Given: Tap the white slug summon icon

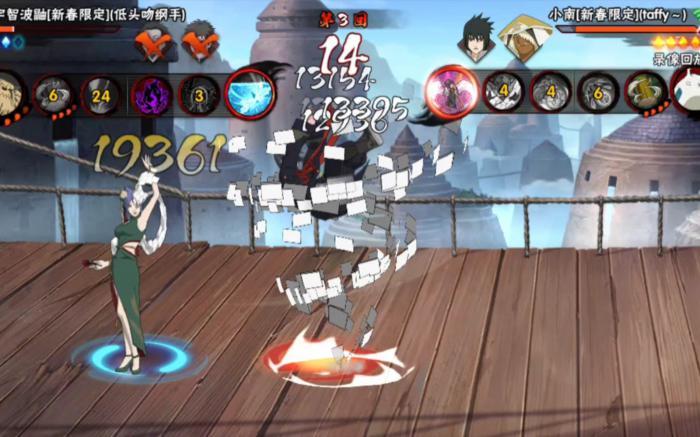Looking at the screenshot, I should click(688, 90).
